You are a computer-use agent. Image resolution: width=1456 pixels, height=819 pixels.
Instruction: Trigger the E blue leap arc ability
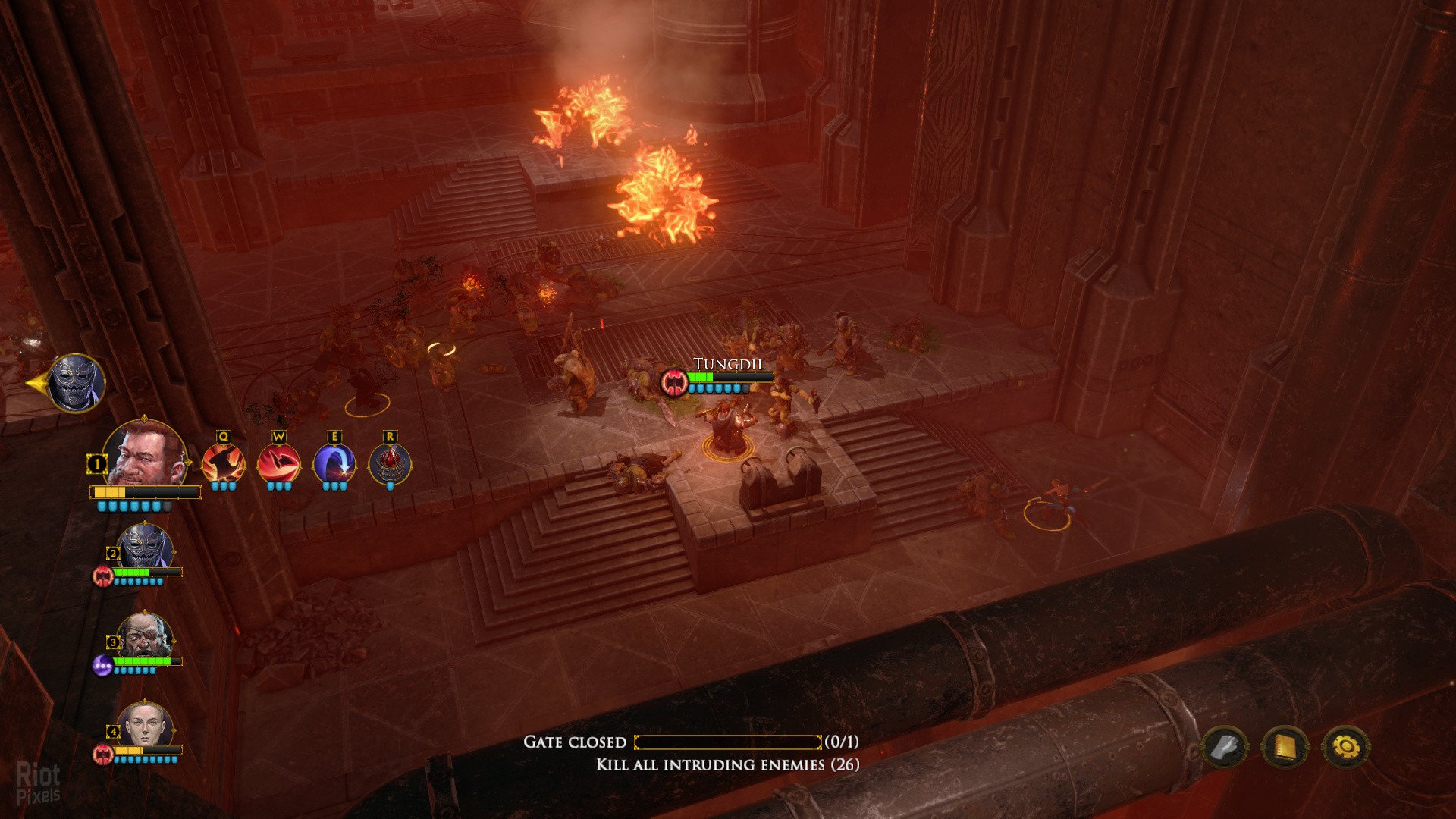(x=334, y=463)
